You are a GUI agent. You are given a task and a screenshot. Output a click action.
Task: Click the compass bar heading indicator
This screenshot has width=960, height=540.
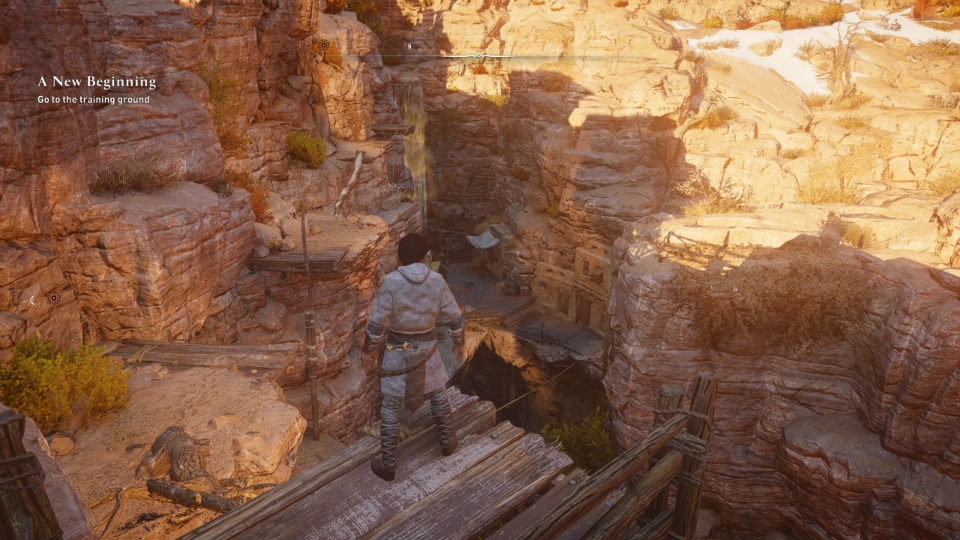click(479, 56)
